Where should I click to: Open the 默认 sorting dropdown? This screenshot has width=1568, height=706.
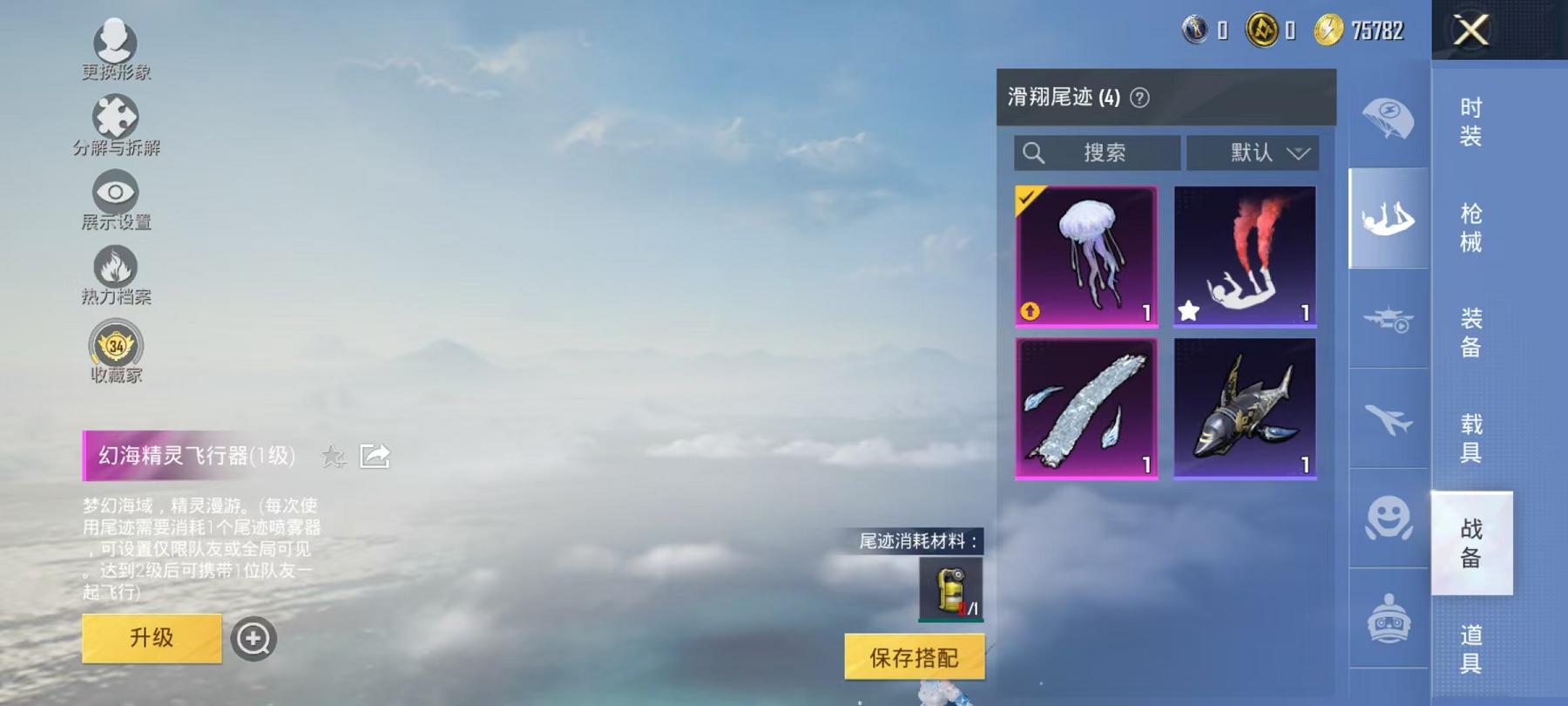pyautogui.click(x=1254, y=153)
